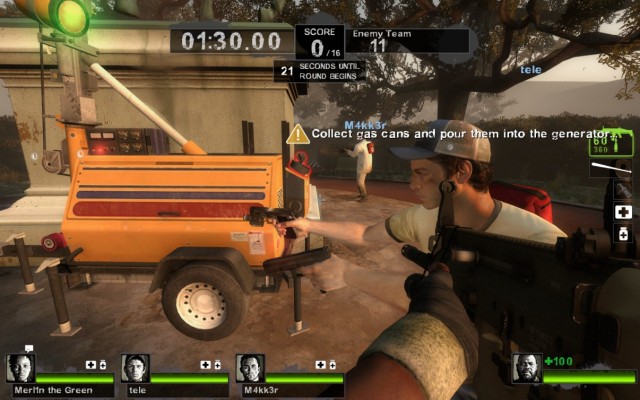Select the throwable item slot
This screenshot has width=640, height=400.
coord(623,190)
